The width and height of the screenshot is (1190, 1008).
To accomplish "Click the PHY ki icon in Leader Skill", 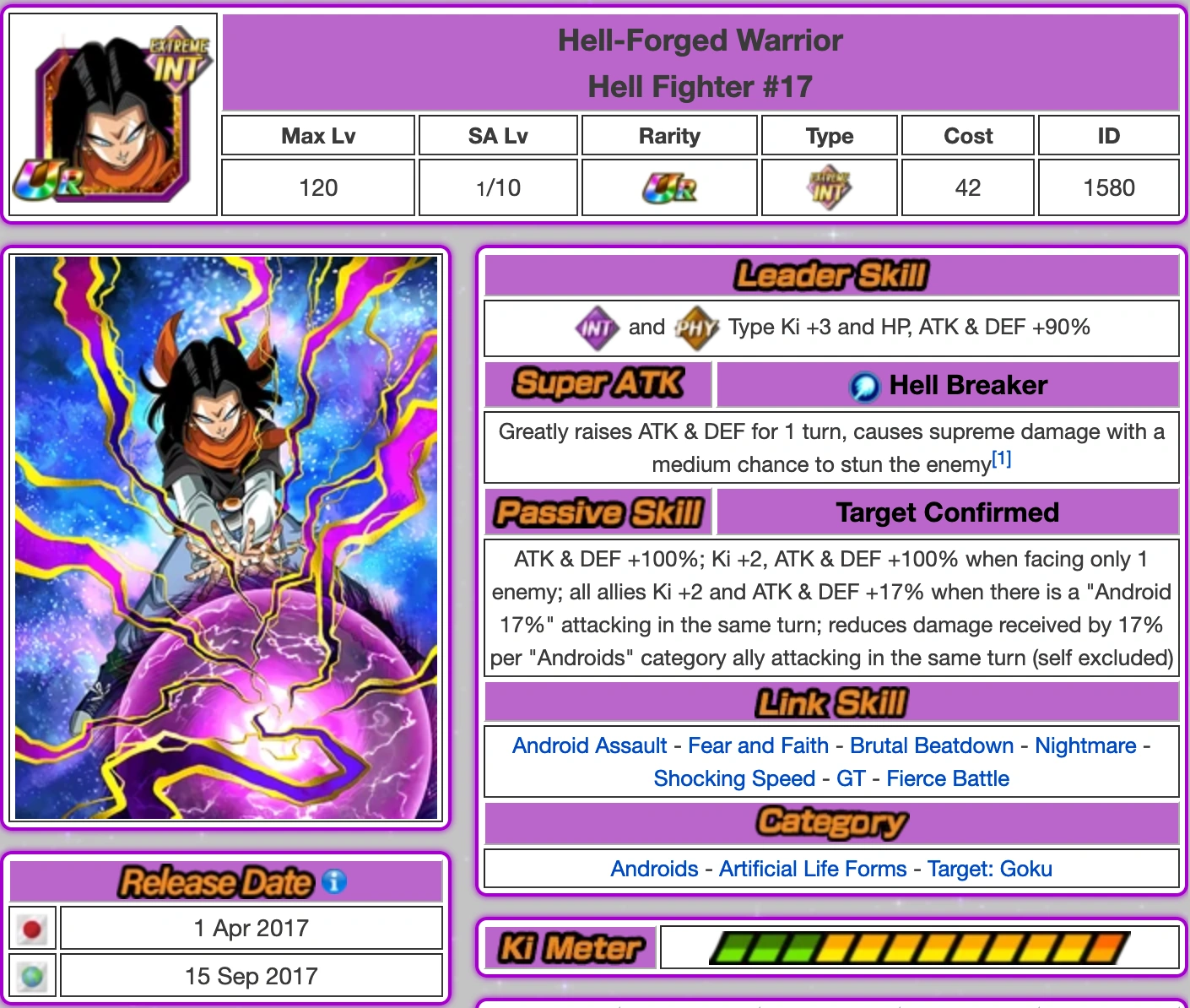I will 695,328.
